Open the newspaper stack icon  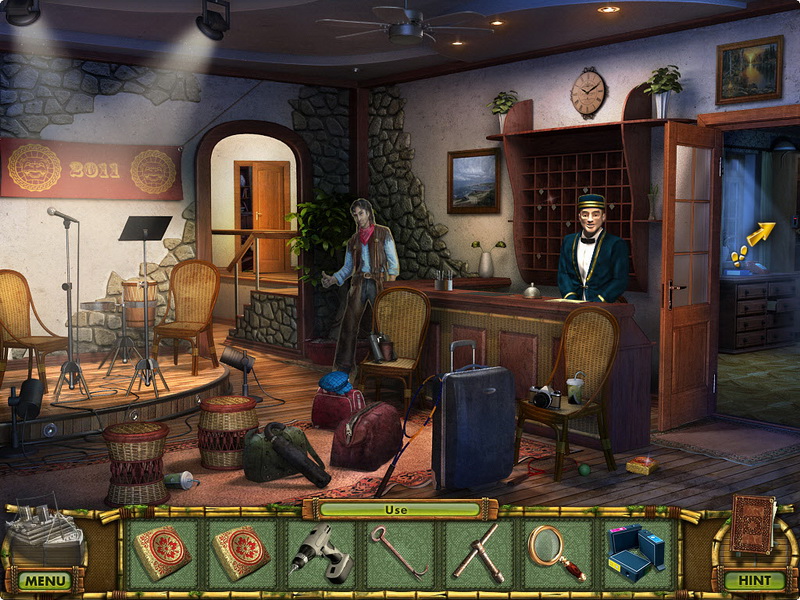(x=45, y=535)
